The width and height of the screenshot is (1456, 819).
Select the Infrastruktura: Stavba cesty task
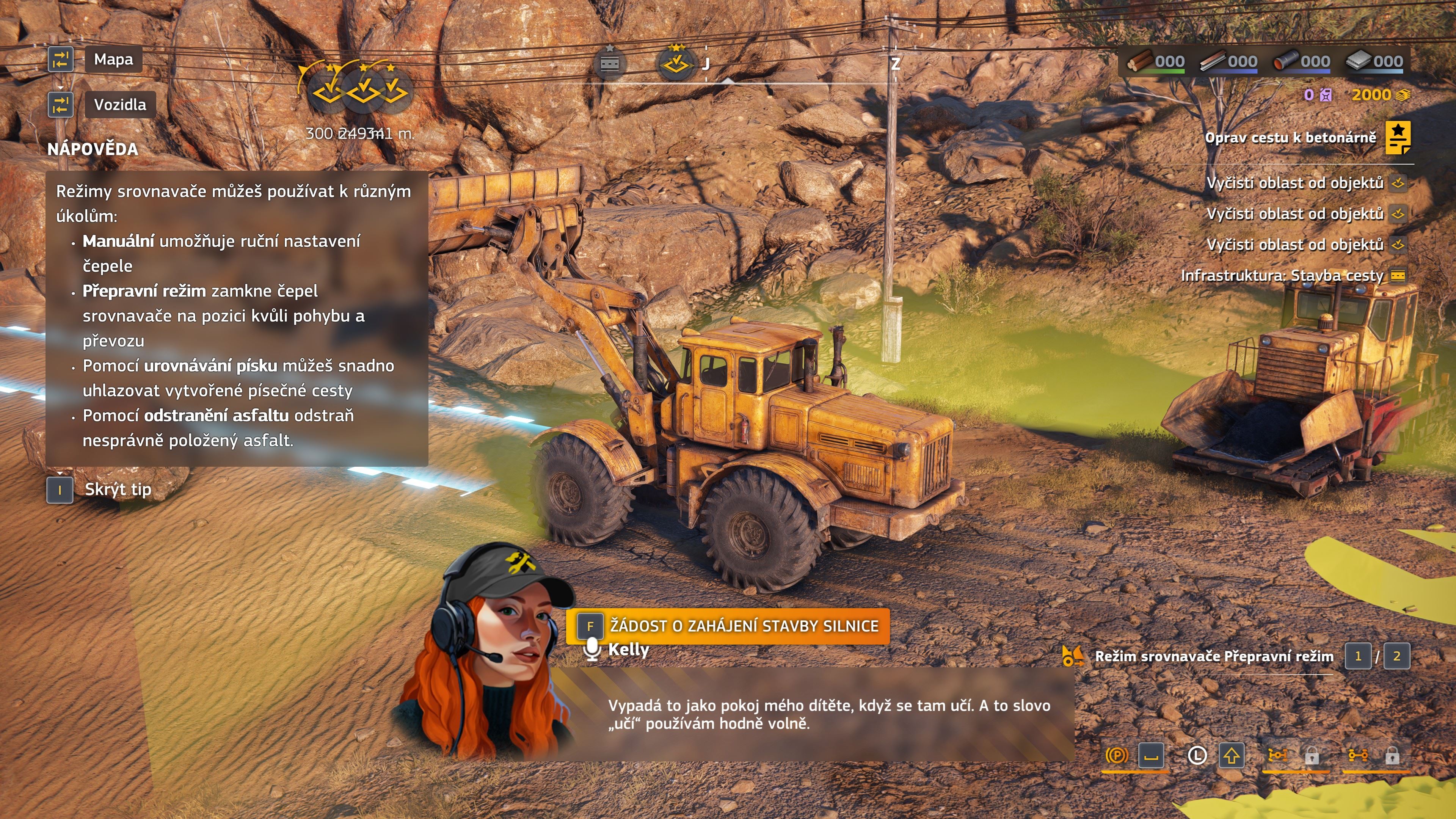click(x=1282, y=276)
